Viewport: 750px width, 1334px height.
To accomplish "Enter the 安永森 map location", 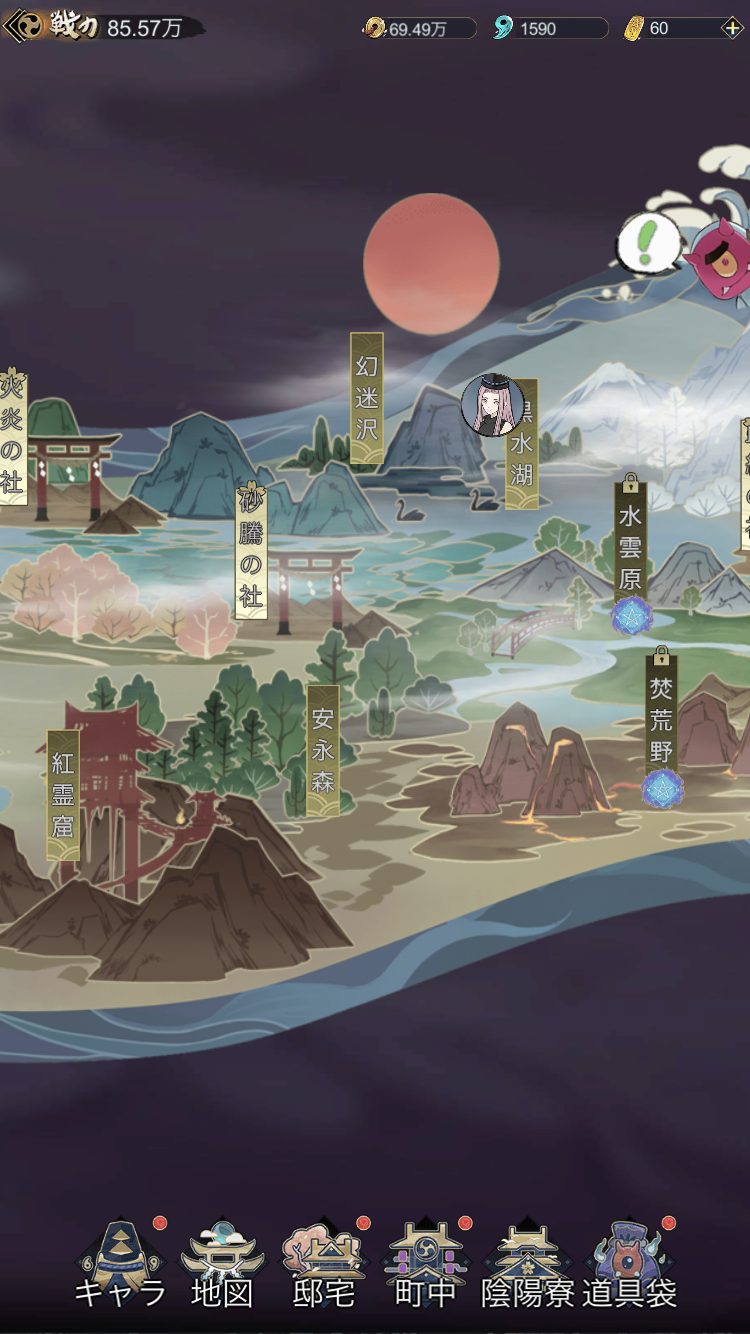I will [x=323, y=750].
